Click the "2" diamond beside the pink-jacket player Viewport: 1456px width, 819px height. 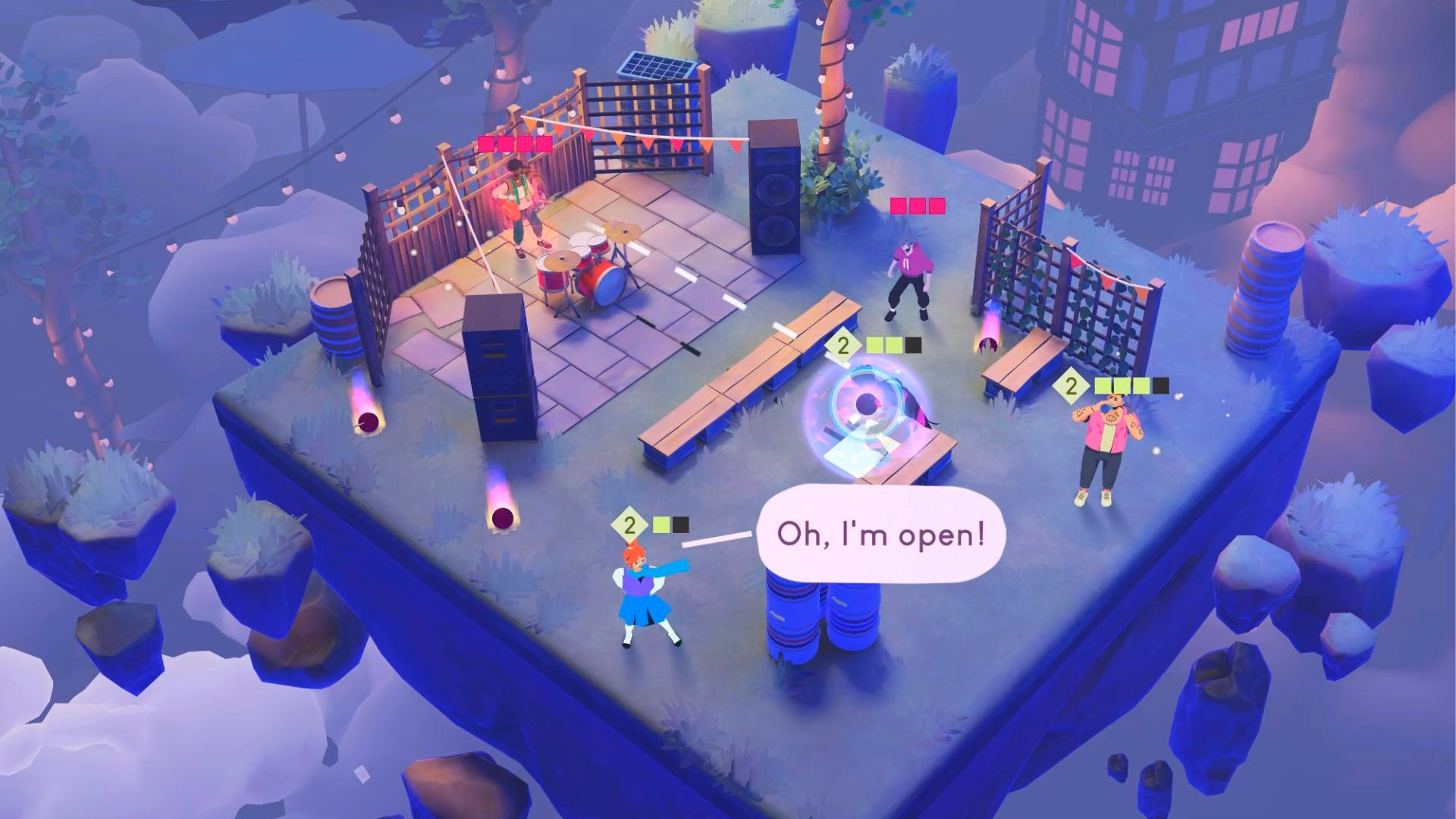tap(1070, 387)
